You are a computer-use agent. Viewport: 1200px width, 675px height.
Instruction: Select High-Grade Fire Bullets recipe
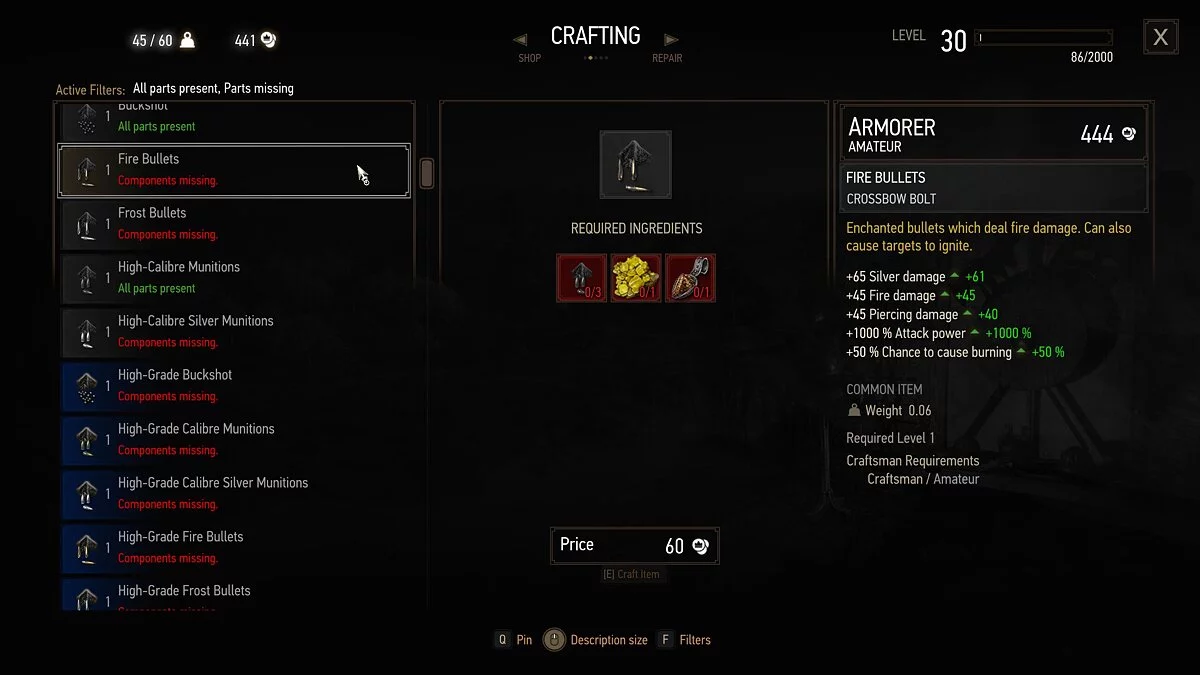click(234, 548)
